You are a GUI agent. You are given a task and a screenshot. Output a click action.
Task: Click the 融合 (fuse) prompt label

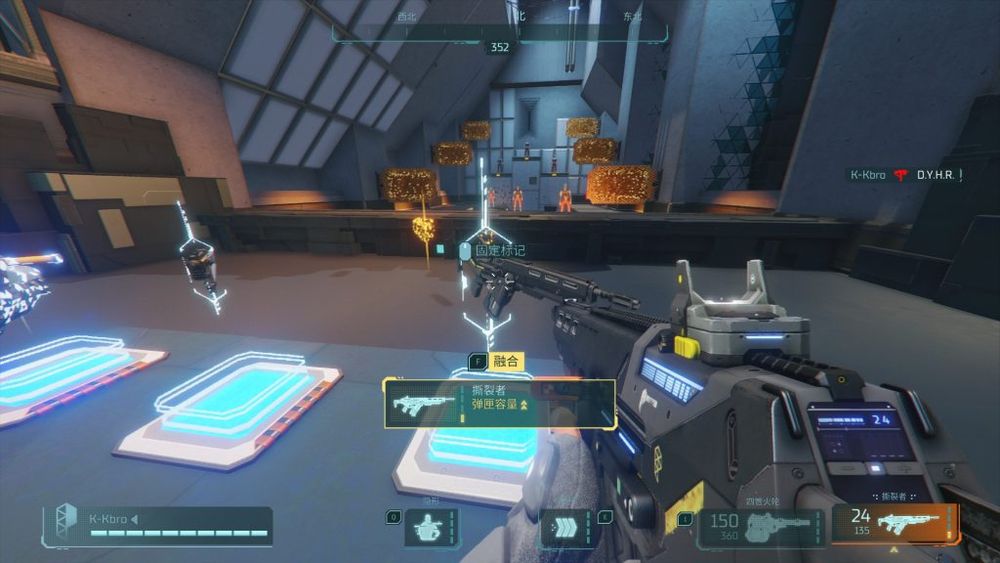click(503, 361)
